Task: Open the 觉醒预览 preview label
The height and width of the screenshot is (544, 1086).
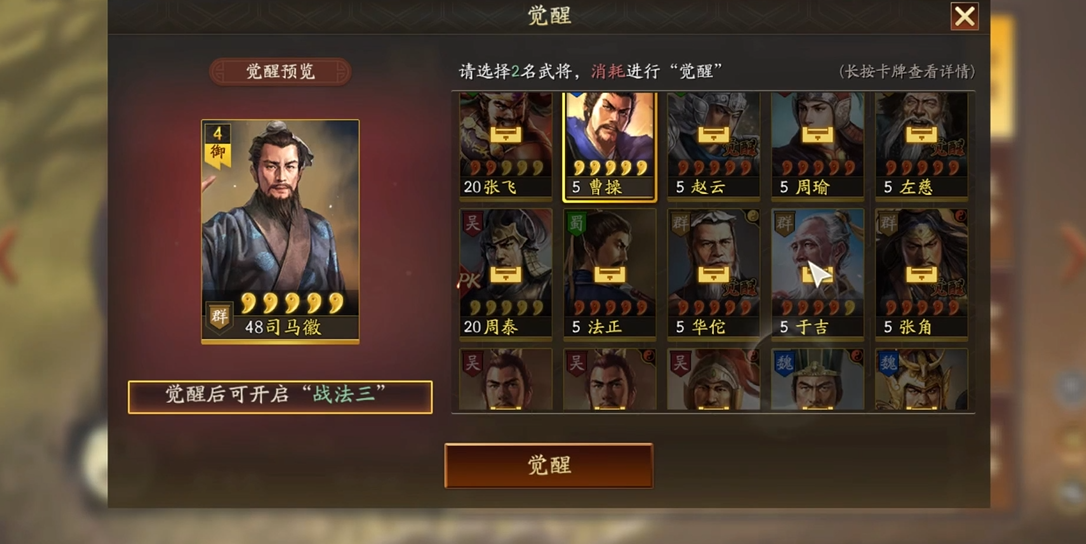Action: 280,72
